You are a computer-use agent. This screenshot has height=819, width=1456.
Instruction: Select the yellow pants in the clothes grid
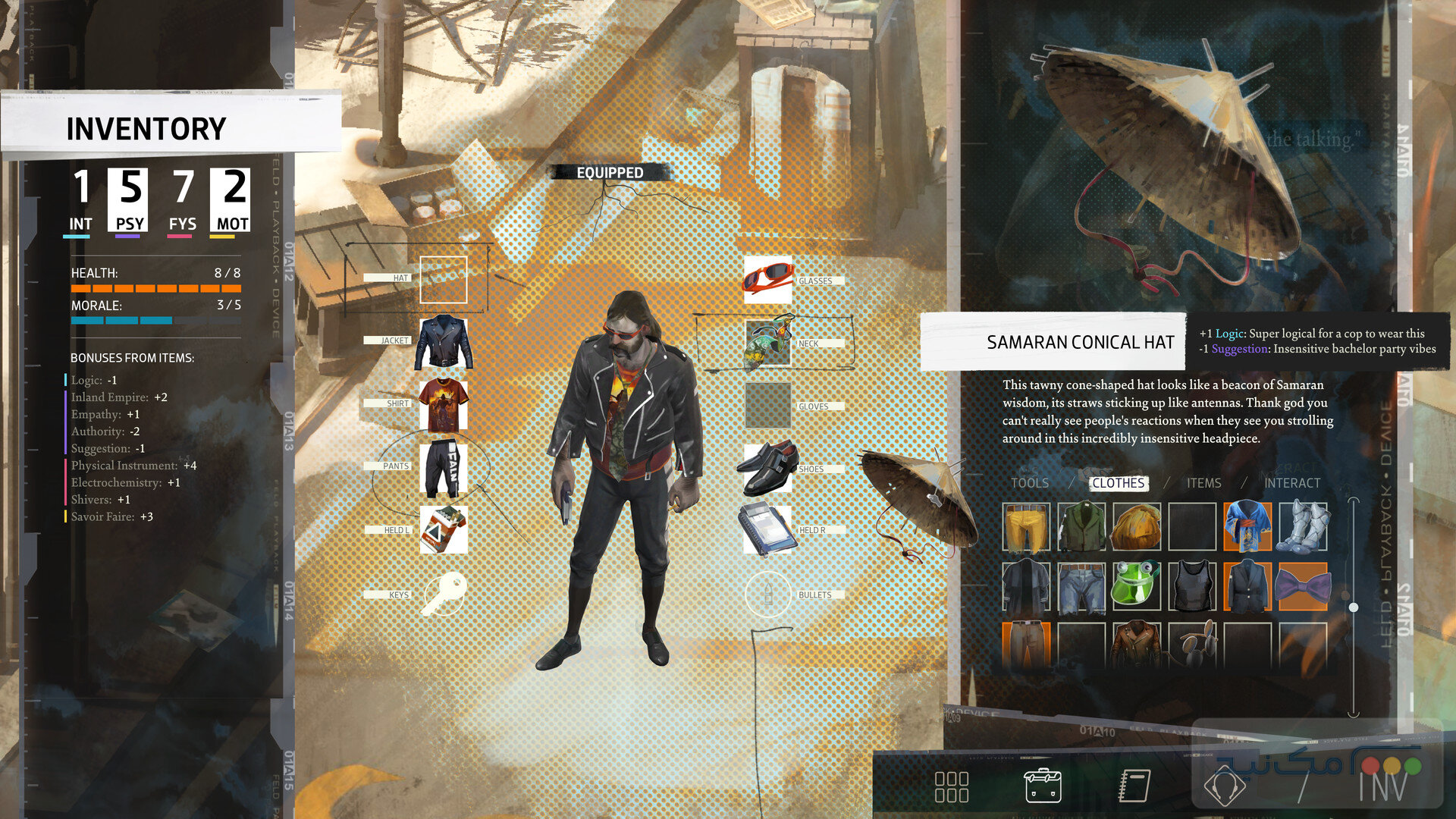[1025, 527]
